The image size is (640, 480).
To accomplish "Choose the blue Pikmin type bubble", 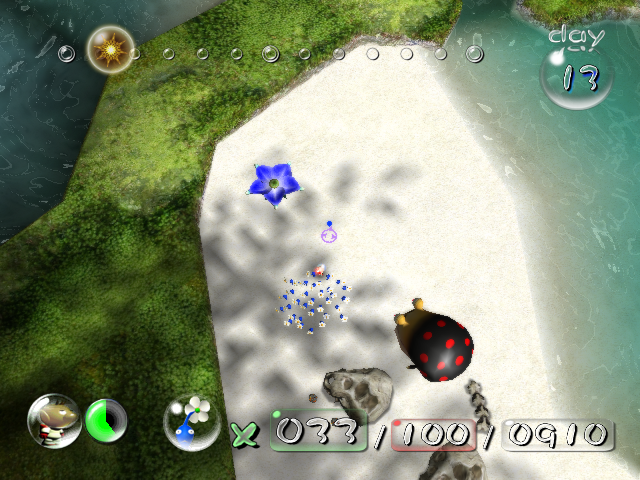I will point(191,422).
